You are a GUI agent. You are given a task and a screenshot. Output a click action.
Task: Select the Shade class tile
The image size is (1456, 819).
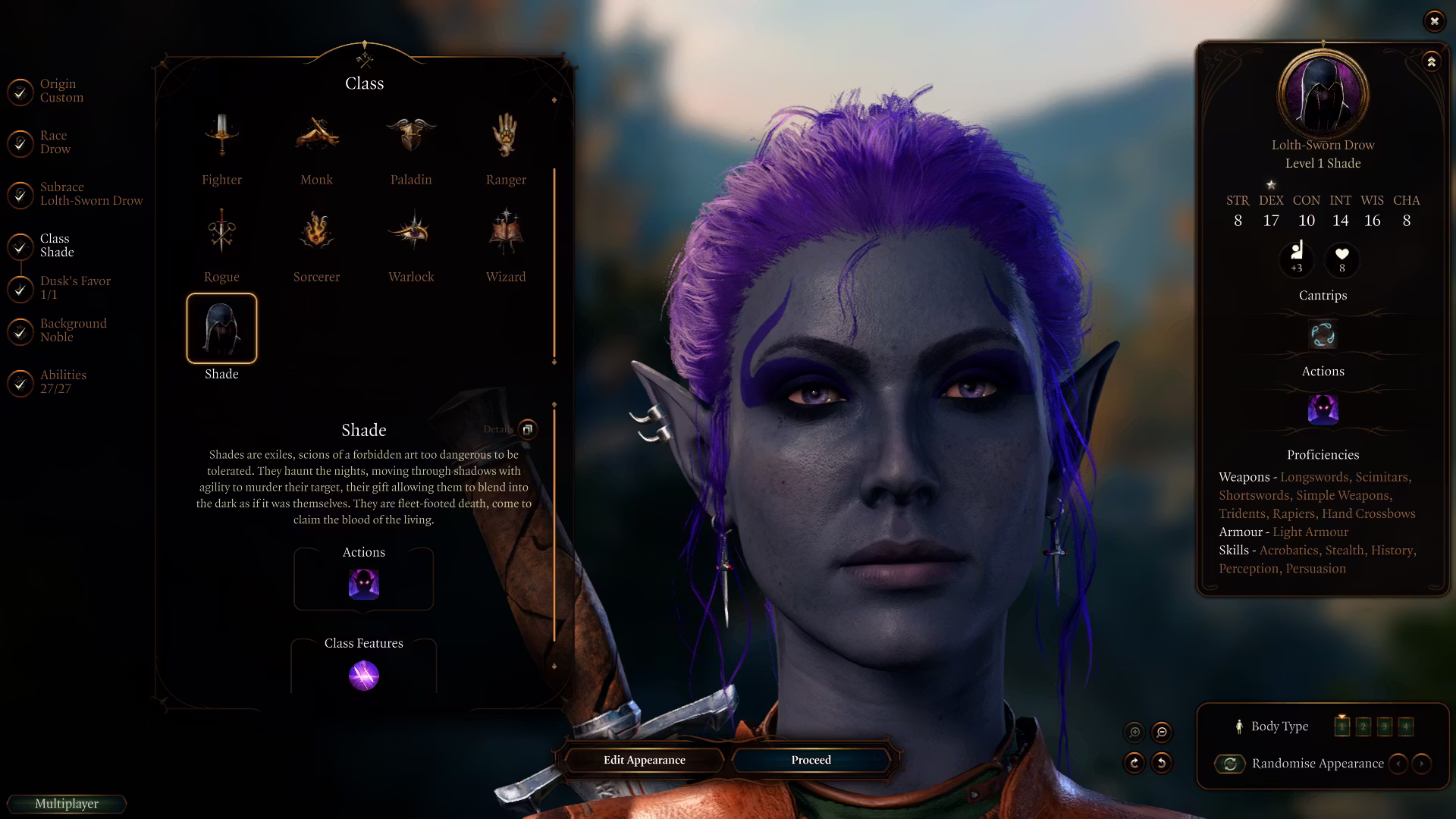221,328
